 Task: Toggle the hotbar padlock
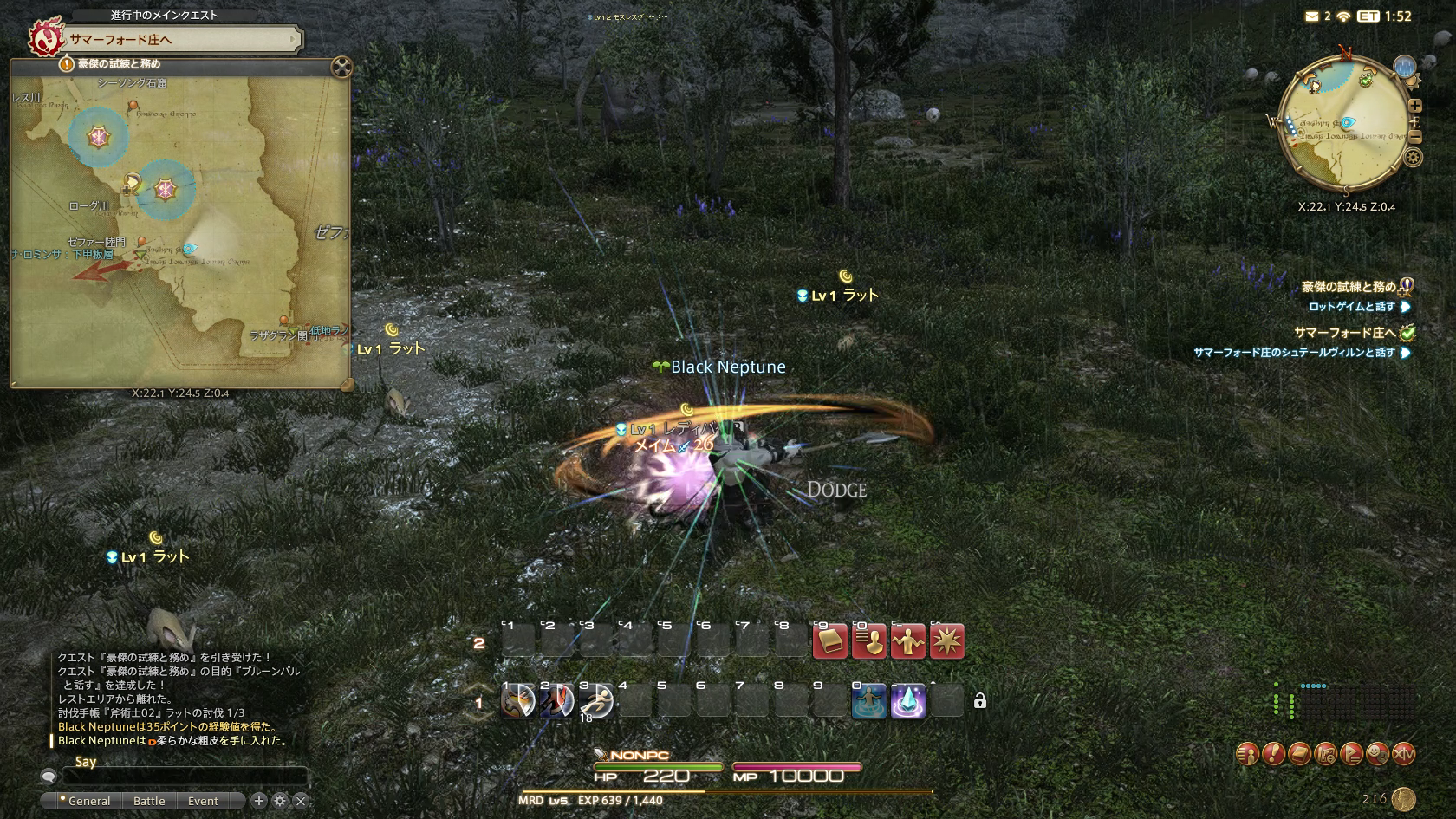coord(980,701)
